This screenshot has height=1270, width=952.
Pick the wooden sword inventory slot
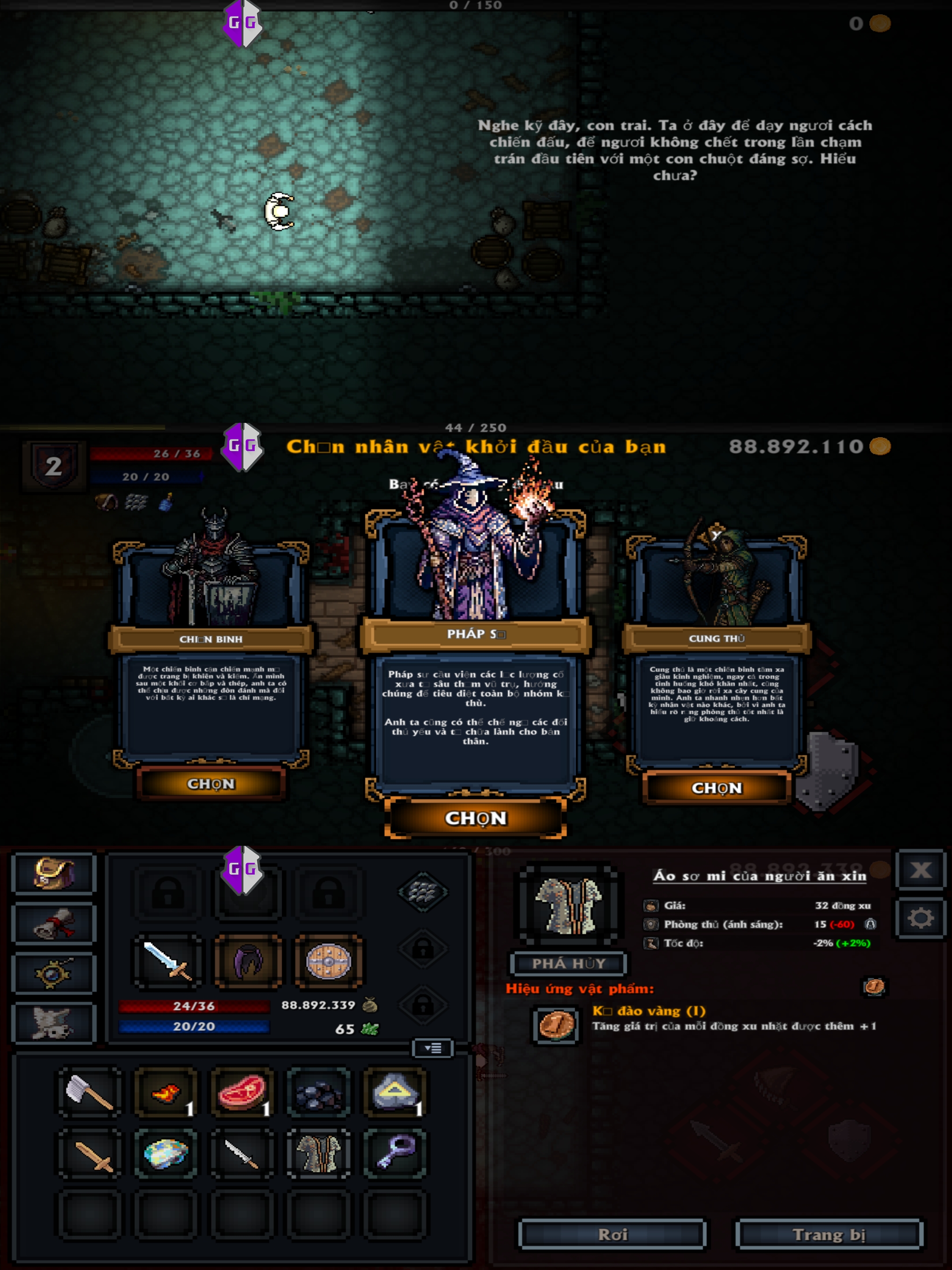click(x=89, y=1154)
